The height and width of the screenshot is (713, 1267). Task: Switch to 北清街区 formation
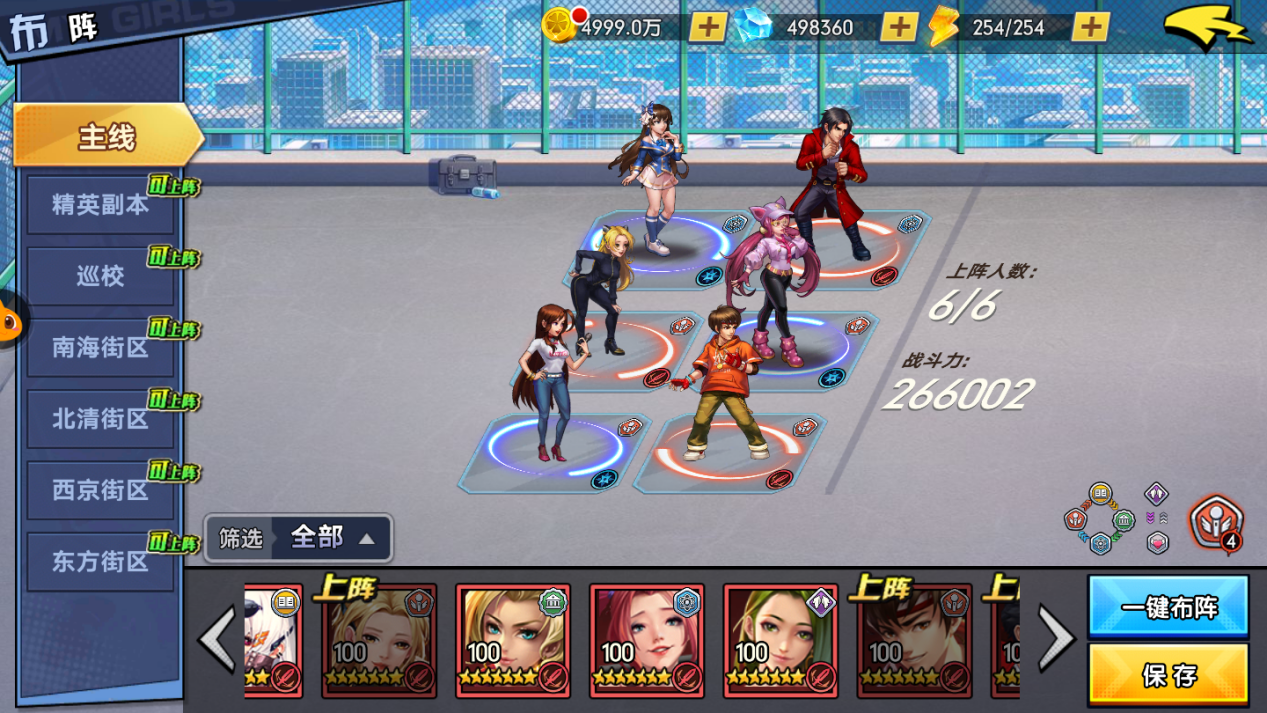click(100, 419)
